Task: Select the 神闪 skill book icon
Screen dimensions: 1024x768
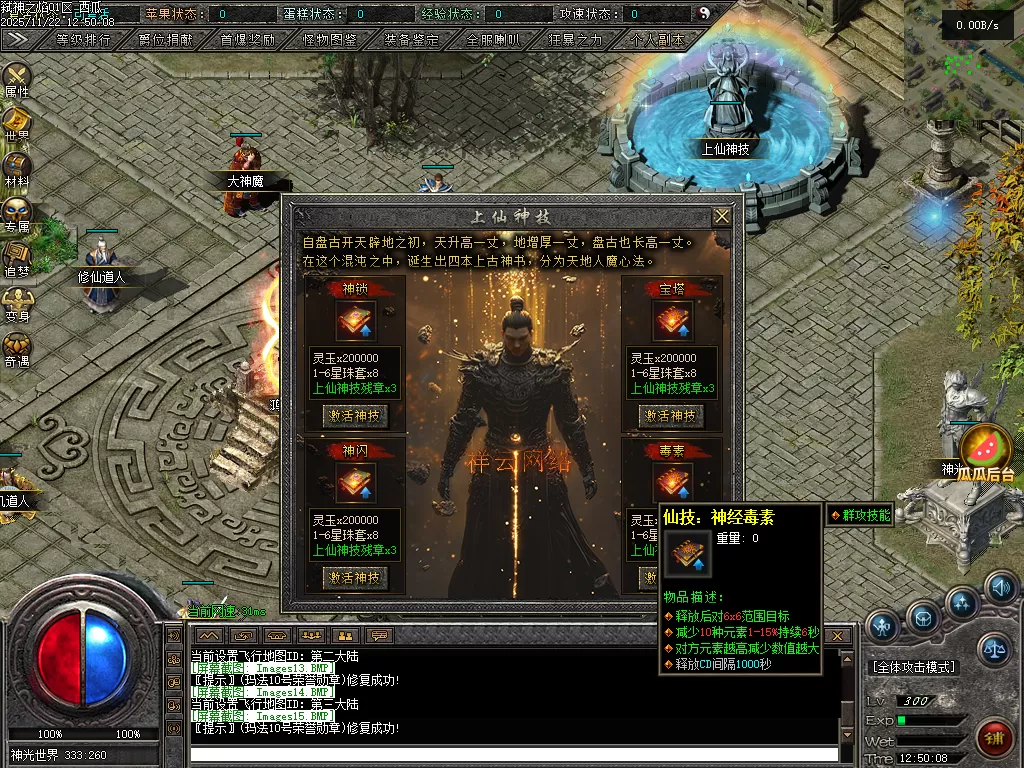Action: click(x=355, y=483)
